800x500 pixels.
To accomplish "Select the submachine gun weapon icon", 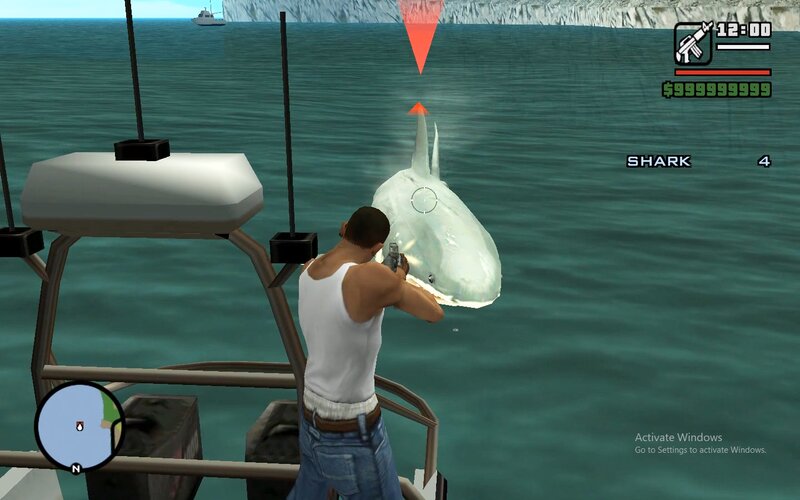I will point(693,43).
